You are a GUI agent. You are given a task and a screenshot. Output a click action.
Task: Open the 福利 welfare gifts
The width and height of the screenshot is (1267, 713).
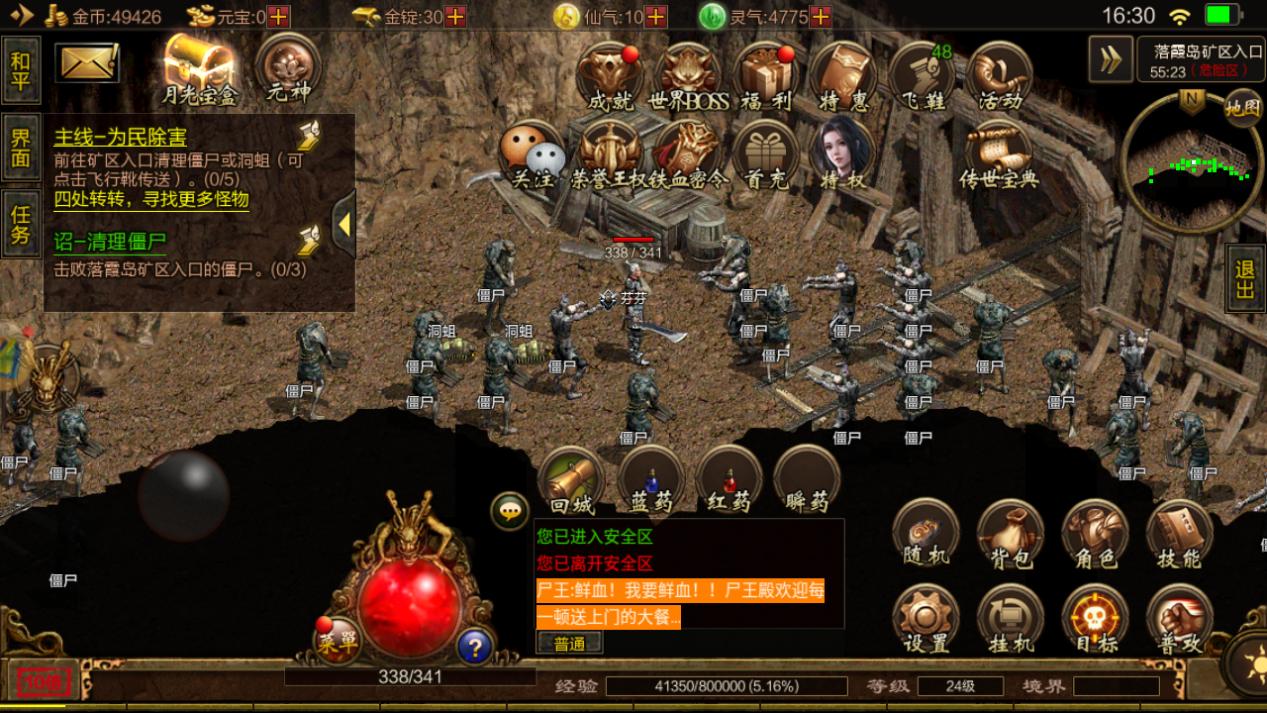[767, 76]
